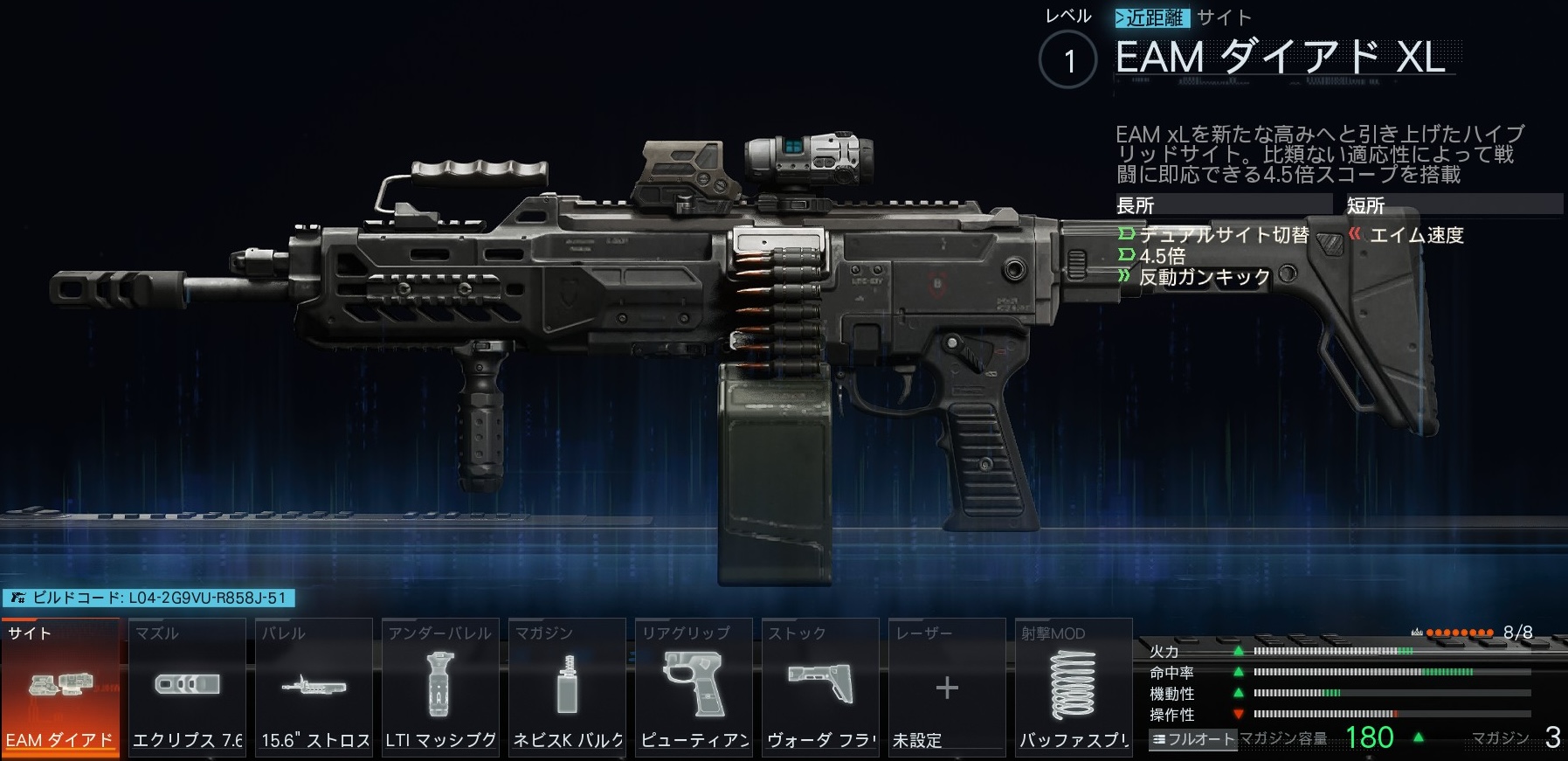Copy the ビルドコード build code
Image resolution: width=1568 pixels, height=761 pixels.
point(149,598)
